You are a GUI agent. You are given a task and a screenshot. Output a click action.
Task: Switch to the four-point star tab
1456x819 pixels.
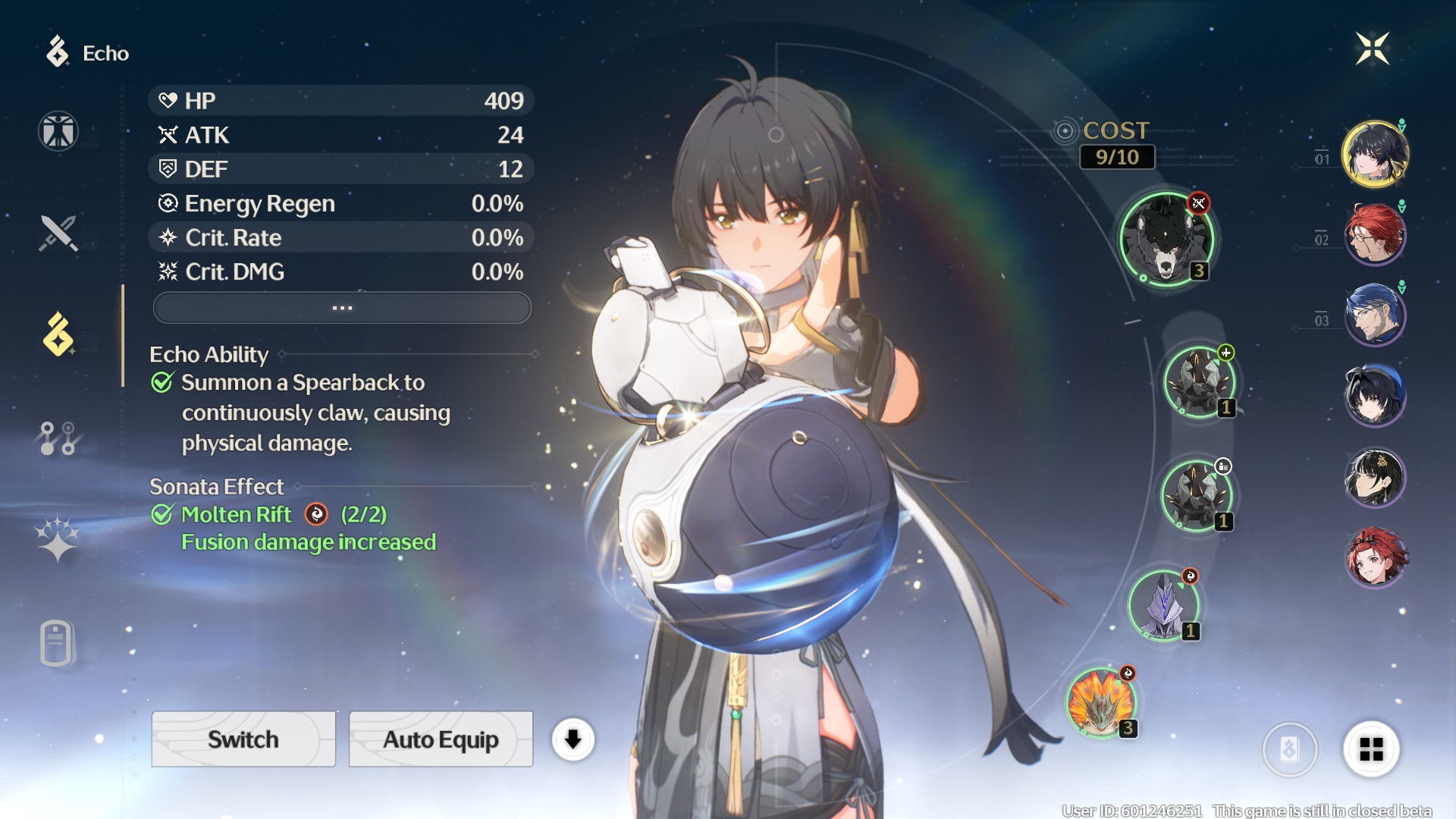coord(58,539)
